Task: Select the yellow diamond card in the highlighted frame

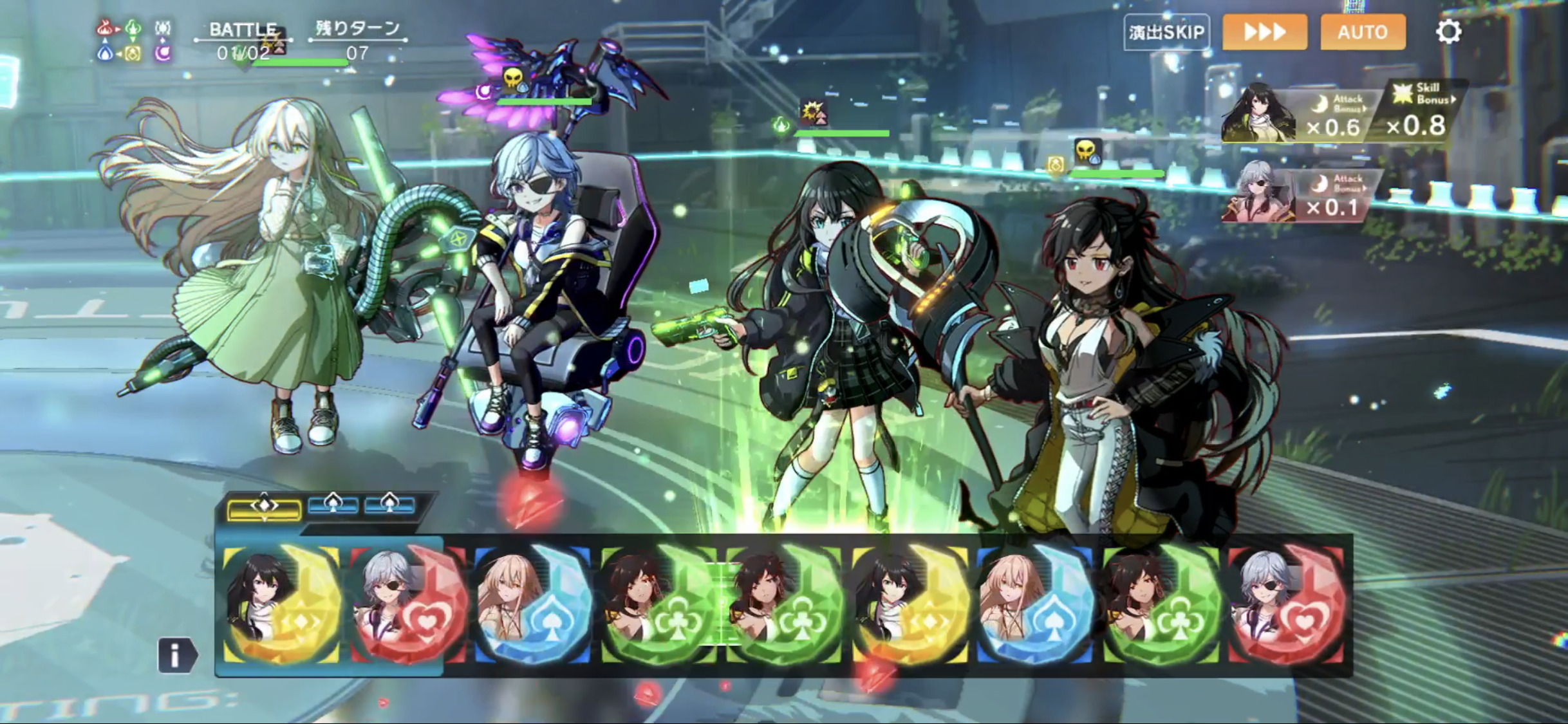Action: coord(282,605)
